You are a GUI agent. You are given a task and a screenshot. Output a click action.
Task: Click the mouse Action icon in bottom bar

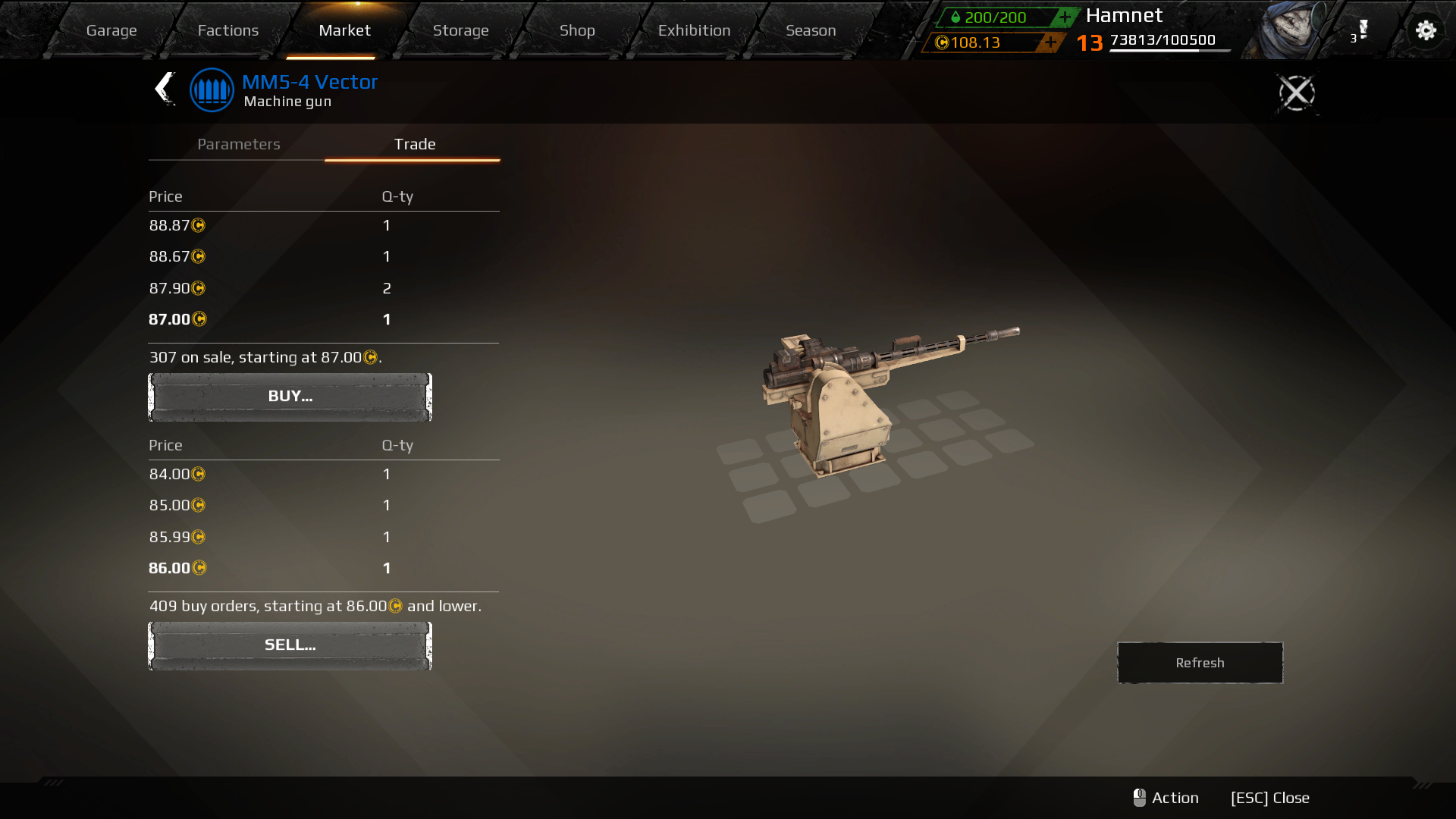pyautogui.click(x=1140, y=797)
